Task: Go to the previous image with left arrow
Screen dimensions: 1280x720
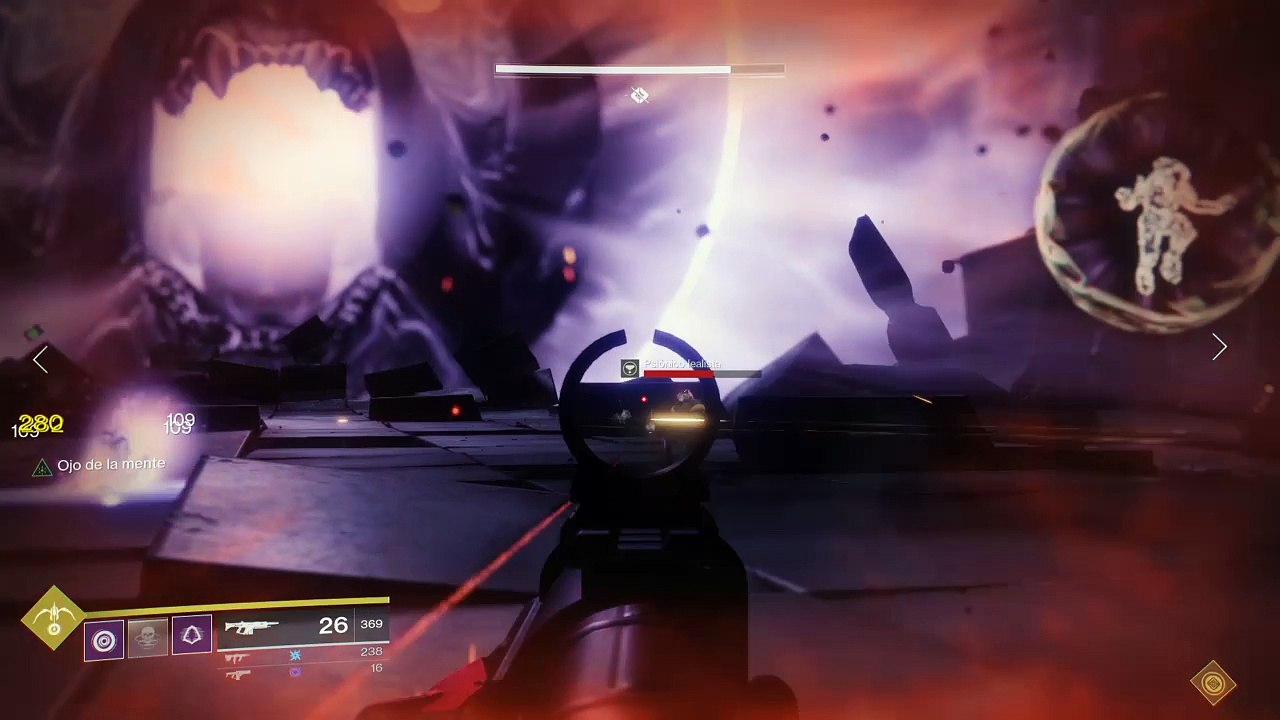Action: coord(40,360)
